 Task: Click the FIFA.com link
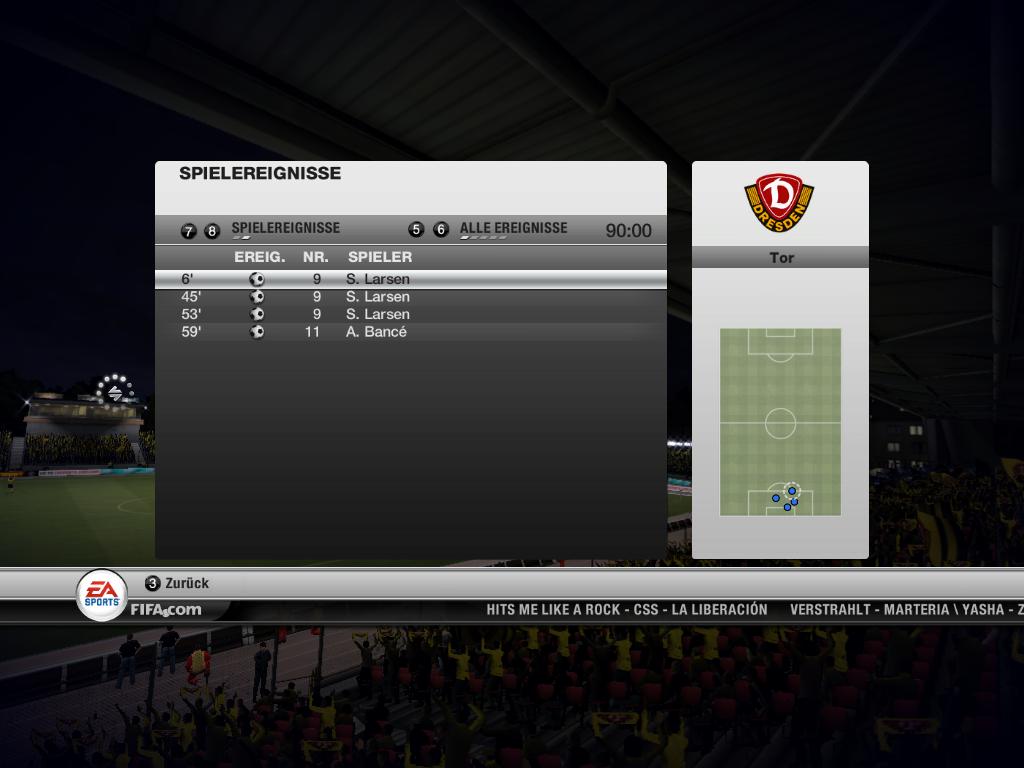[x=165, y=609]
